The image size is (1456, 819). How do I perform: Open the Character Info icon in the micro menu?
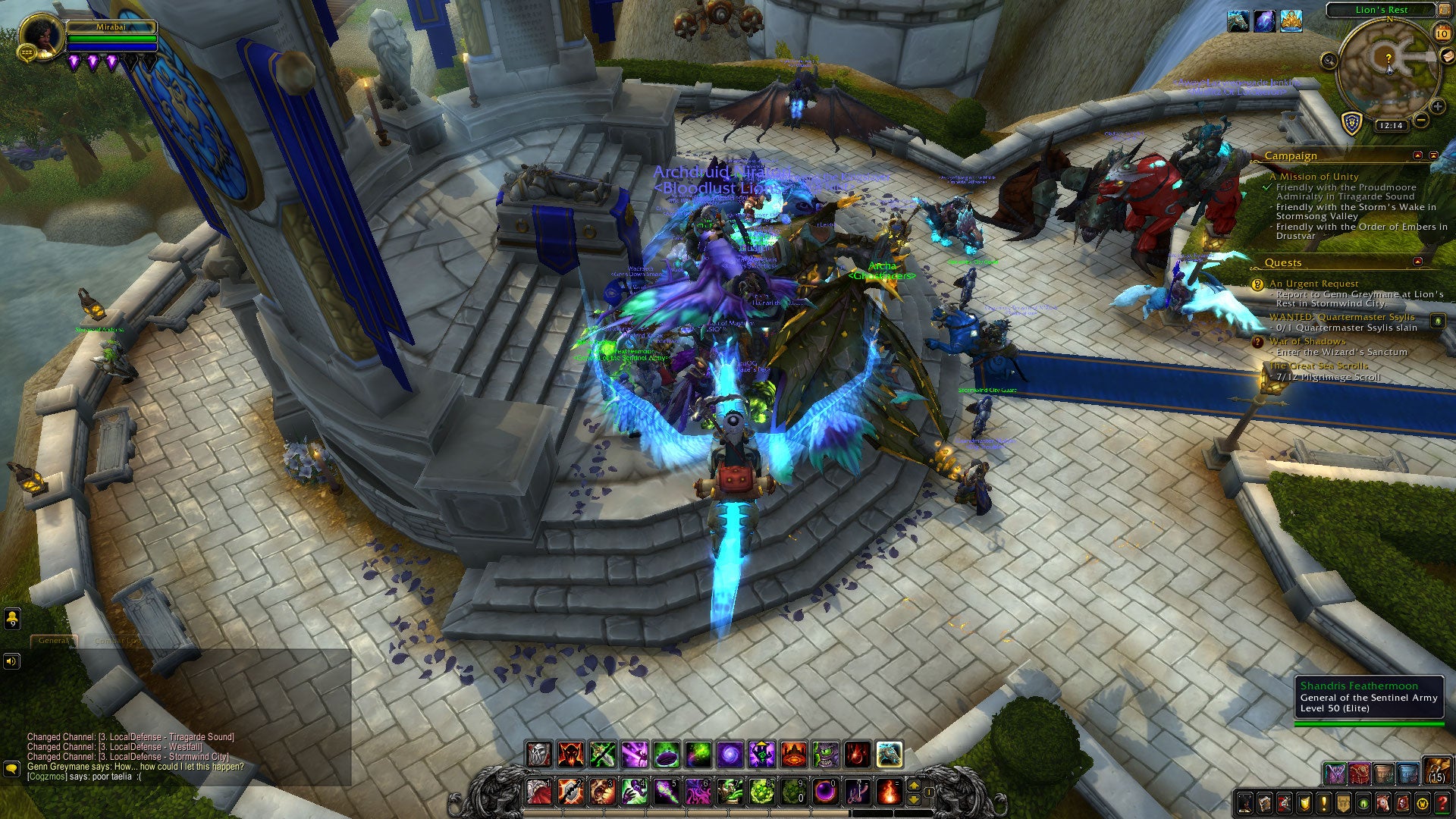click(1245, 802)
